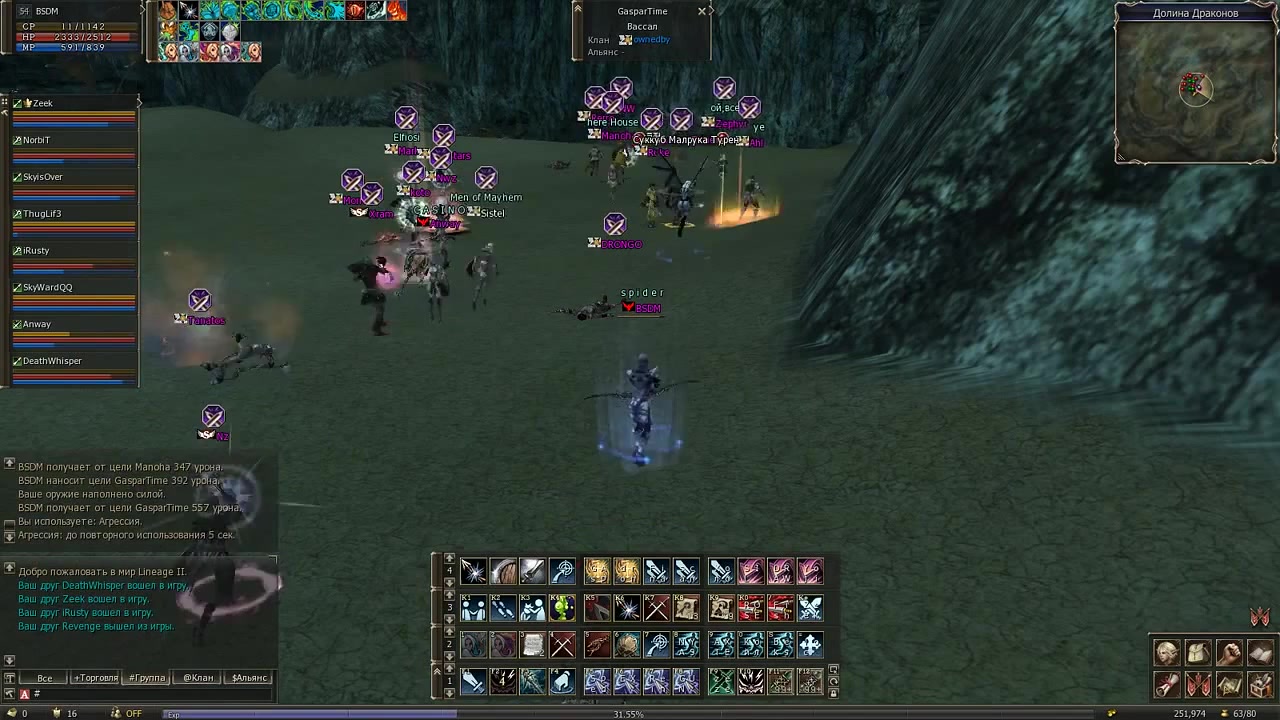
Task: Open the system menu toolbox icon
Action: click(x=1260, y=685)
